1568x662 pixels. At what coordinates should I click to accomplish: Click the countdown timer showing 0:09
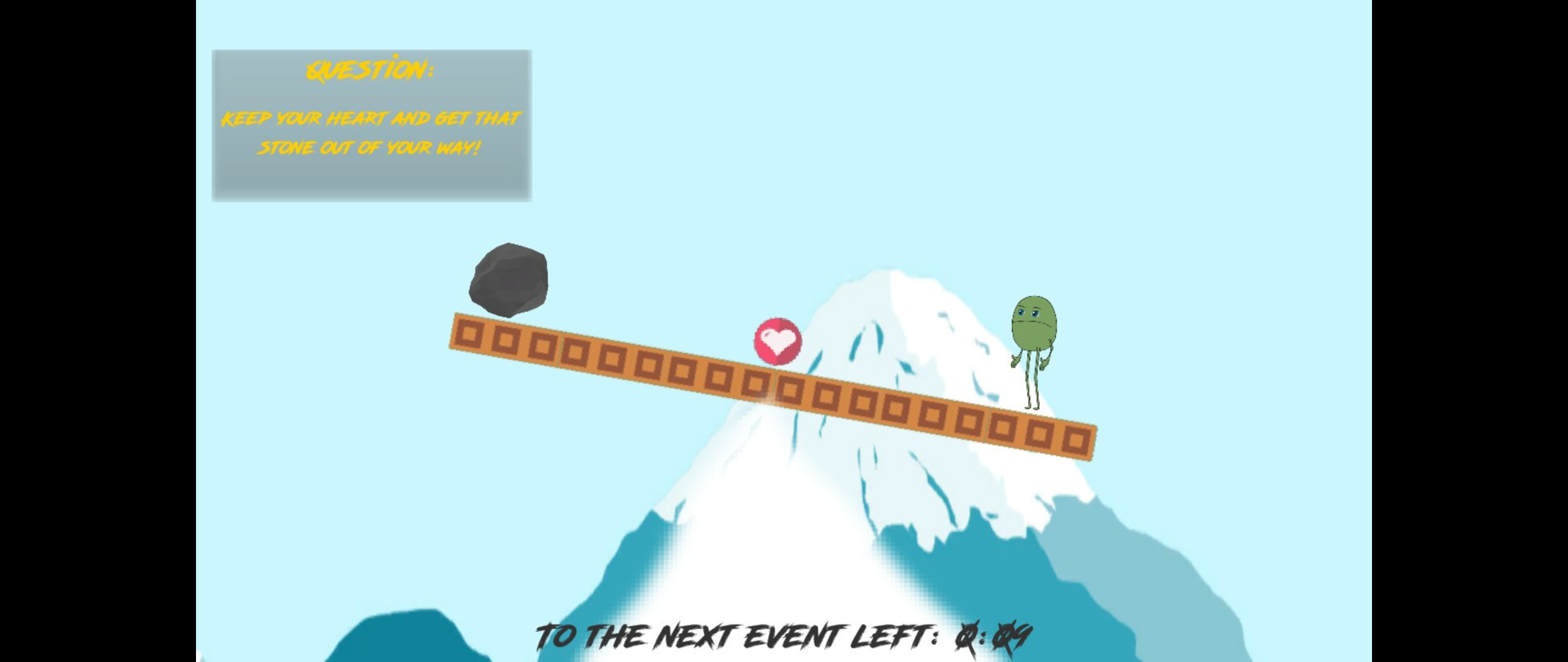992,633
